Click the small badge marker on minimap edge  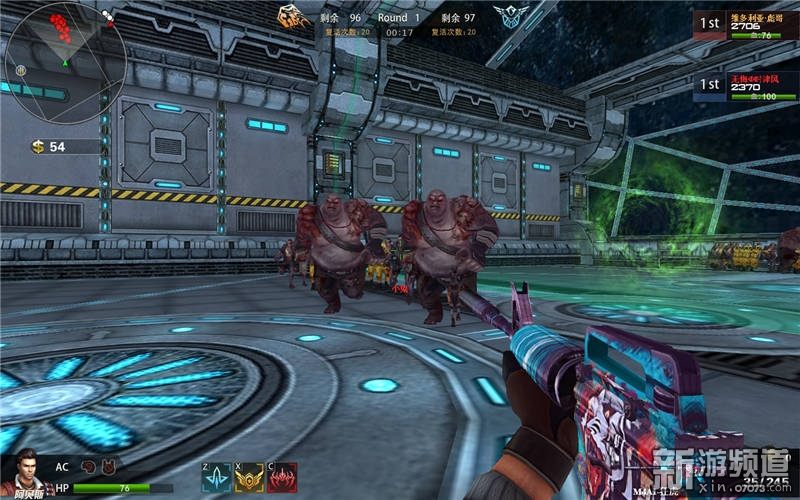tap(20, 69)
